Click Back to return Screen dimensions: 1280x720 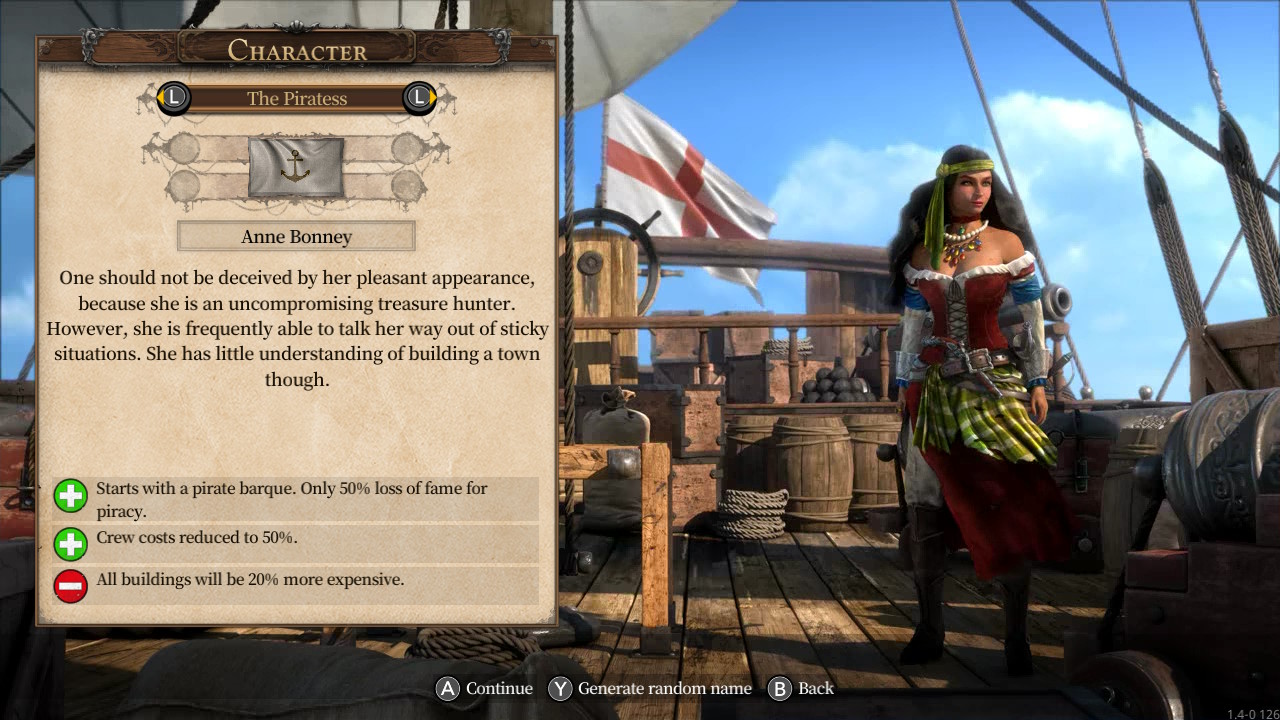(x=813, y=688)
